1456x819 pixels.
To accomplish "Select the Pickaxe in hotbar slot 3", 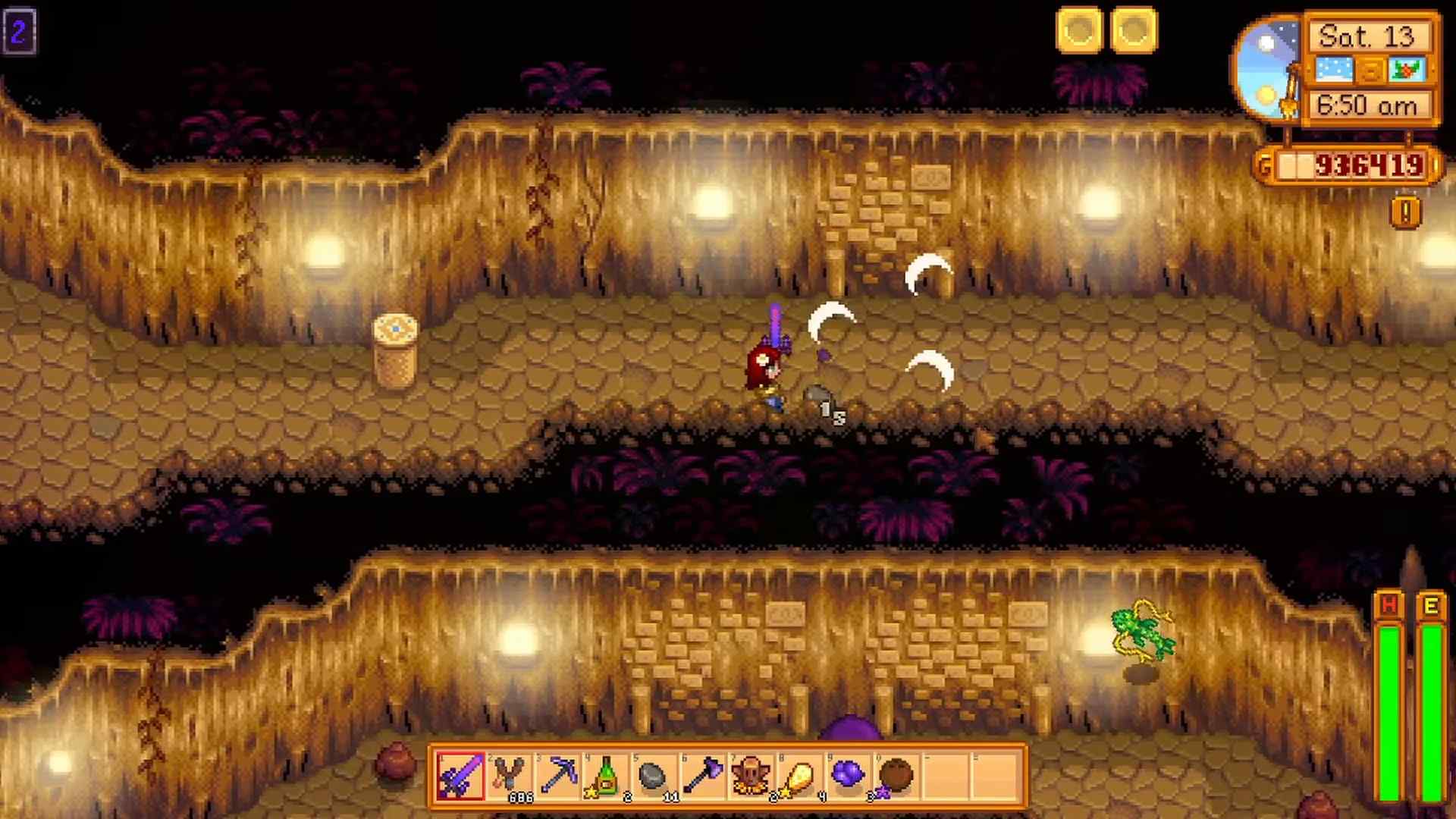I will pyautogui.click(x=556, y=776).
